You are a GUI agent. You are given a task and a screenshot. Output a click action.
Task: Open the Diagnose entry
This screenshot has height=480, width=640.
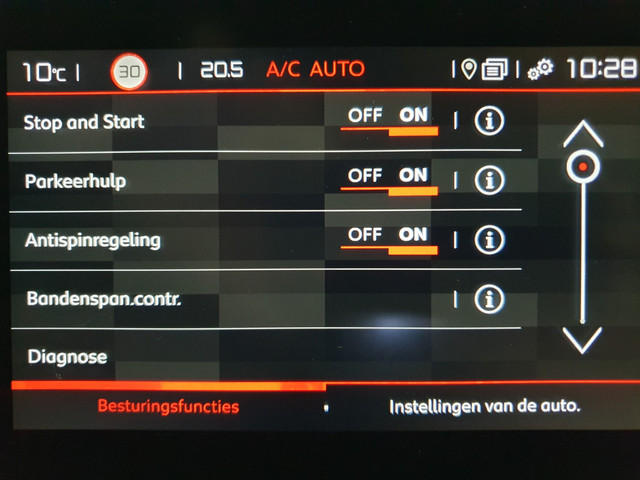pyautogui.click(x=67, y=357)
